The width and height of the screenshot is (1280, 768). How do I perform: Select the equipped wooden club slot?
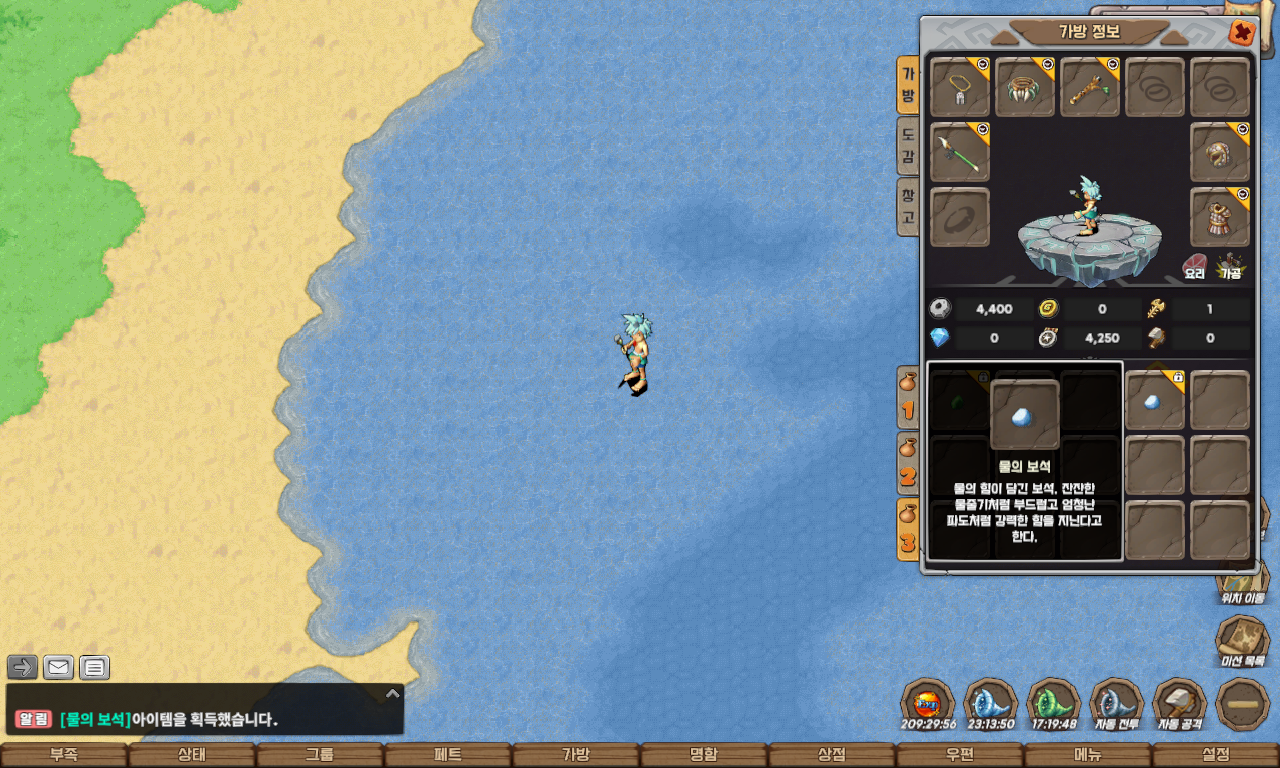click(1090, 87)
